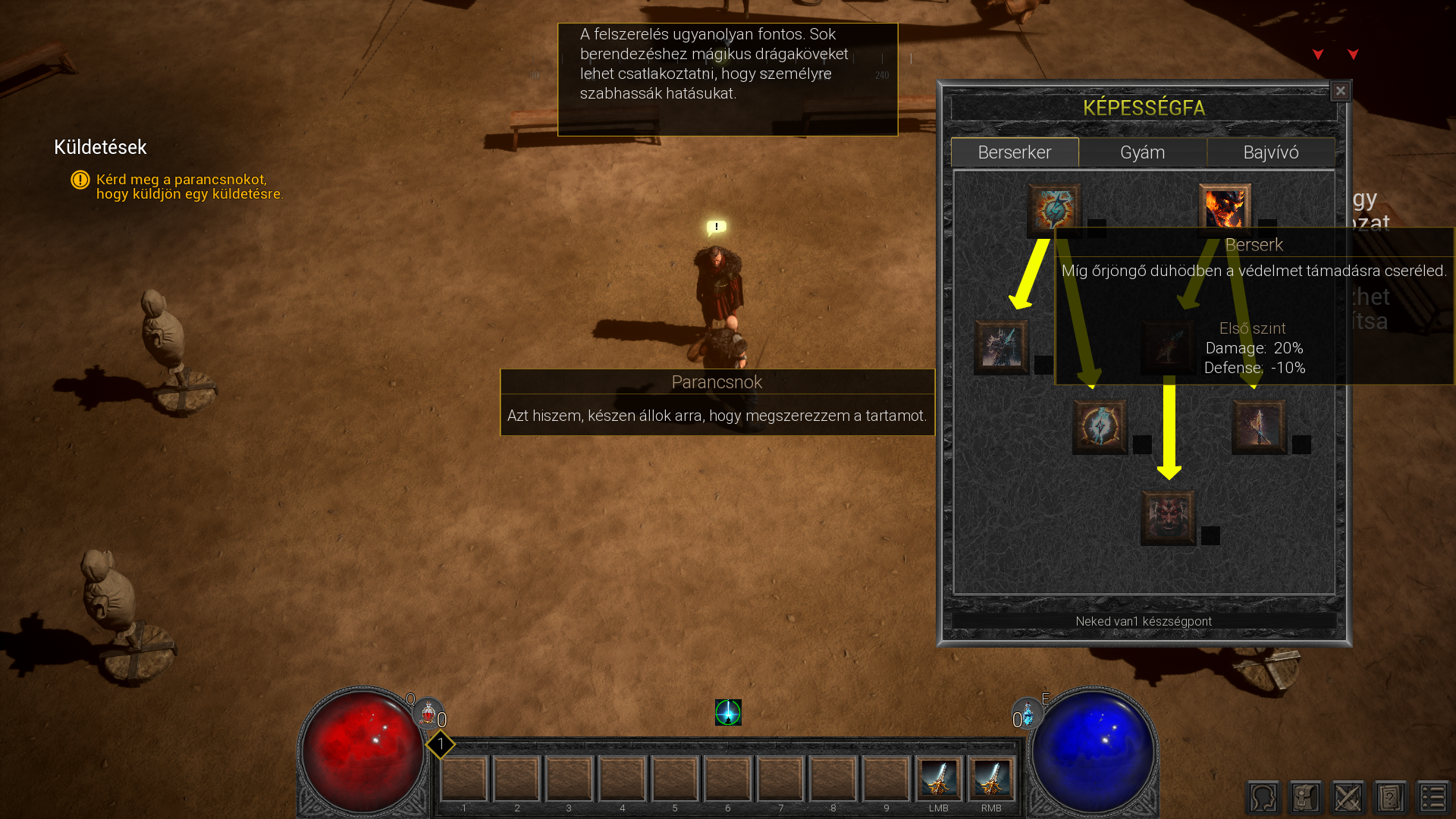Select the Bajvívó skill tab
Viewport: 1456px width, 819px height.
[1271, 152]
